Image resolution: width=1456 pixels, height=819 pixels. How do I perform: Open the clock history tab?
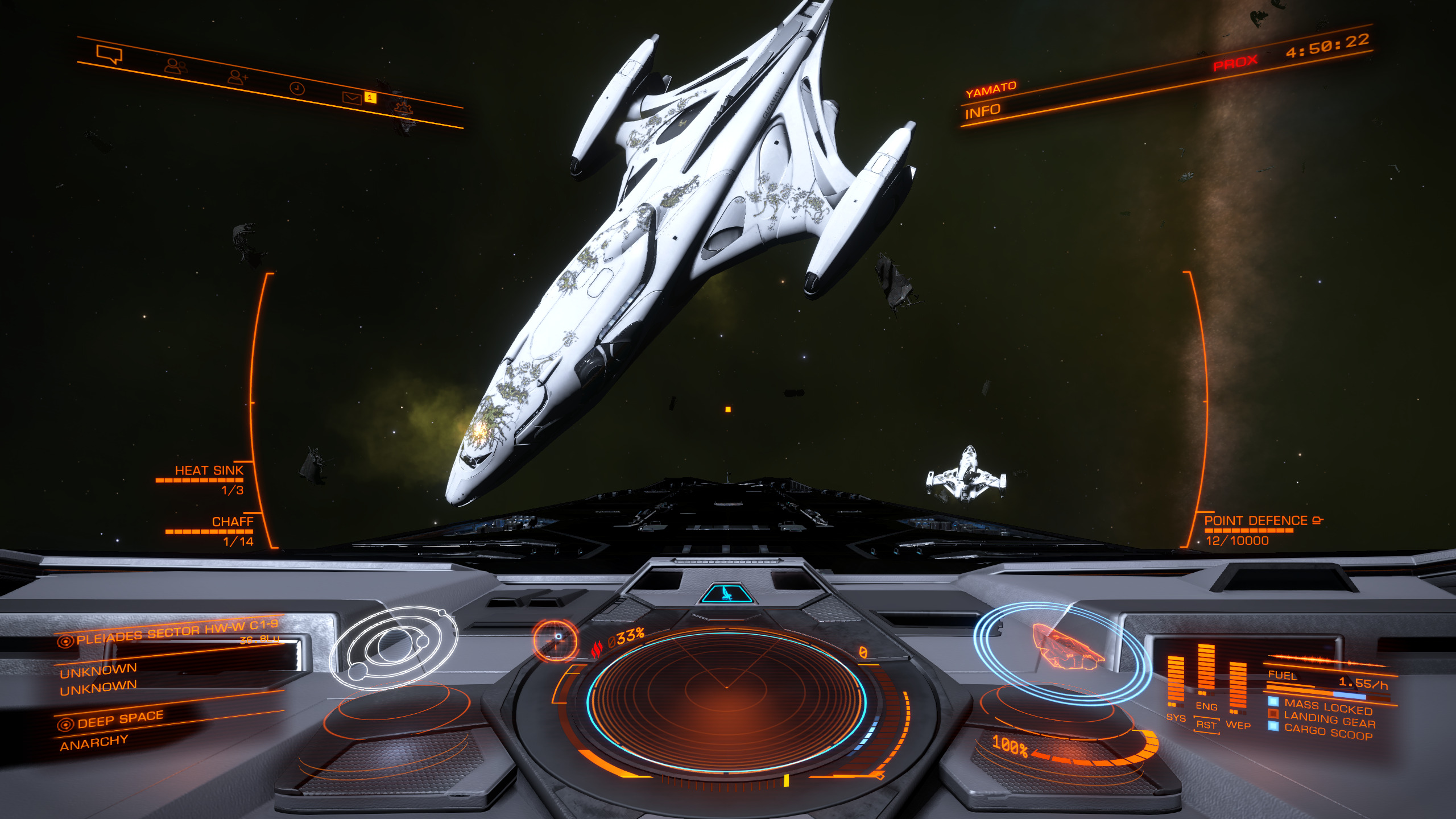[x=297, y=88]
